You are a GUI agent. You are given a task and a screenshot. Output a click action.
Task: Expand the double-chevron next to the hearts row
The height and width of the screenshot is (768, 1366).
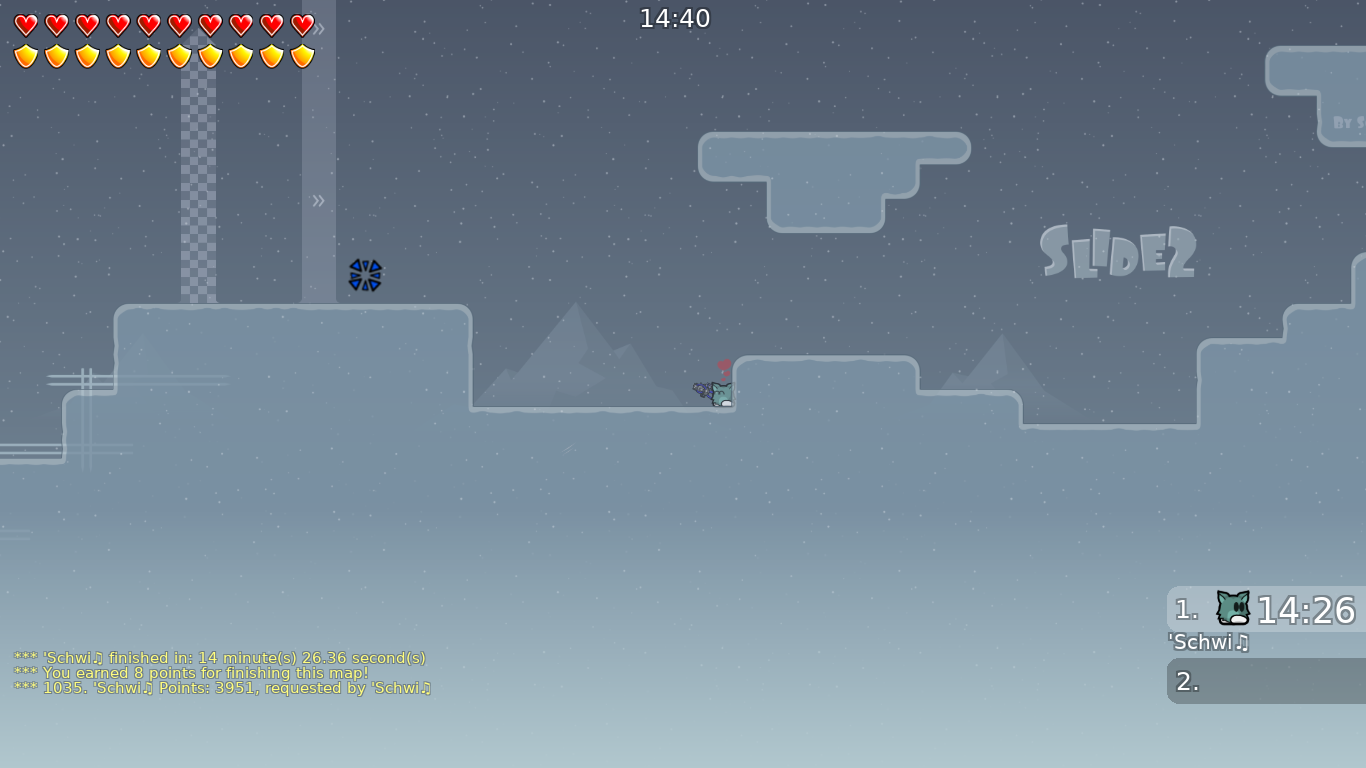[319, 29]
